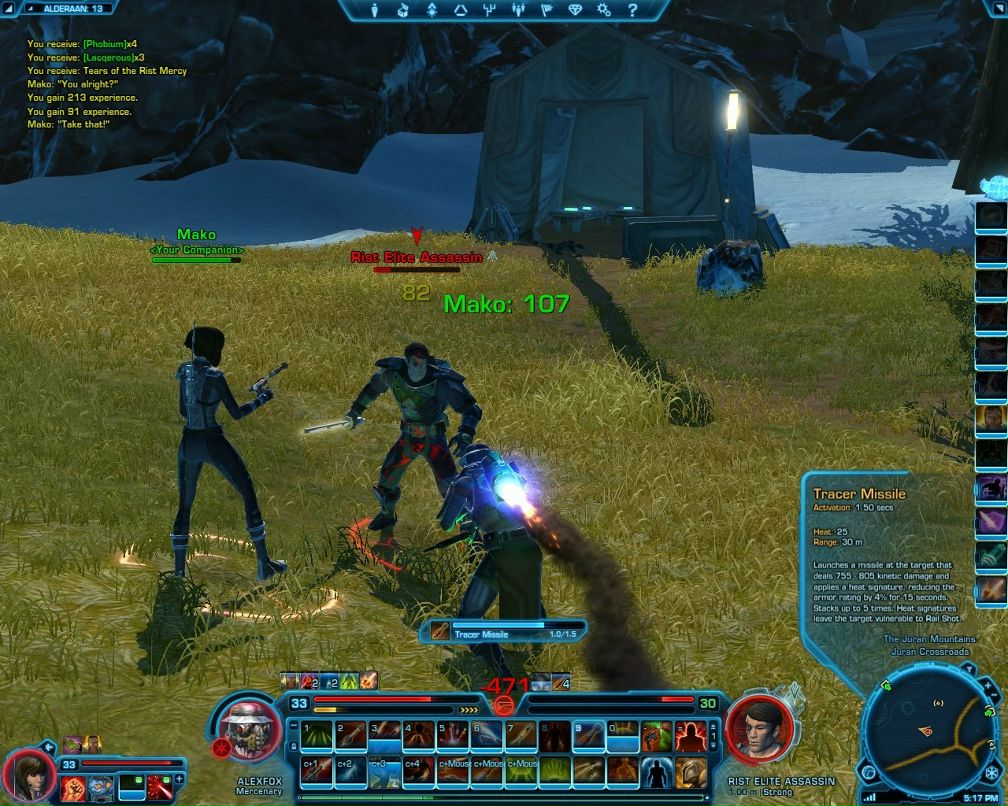Use the blue silhouette ability on lower bar
The image size is (1008, 806).
654,771
